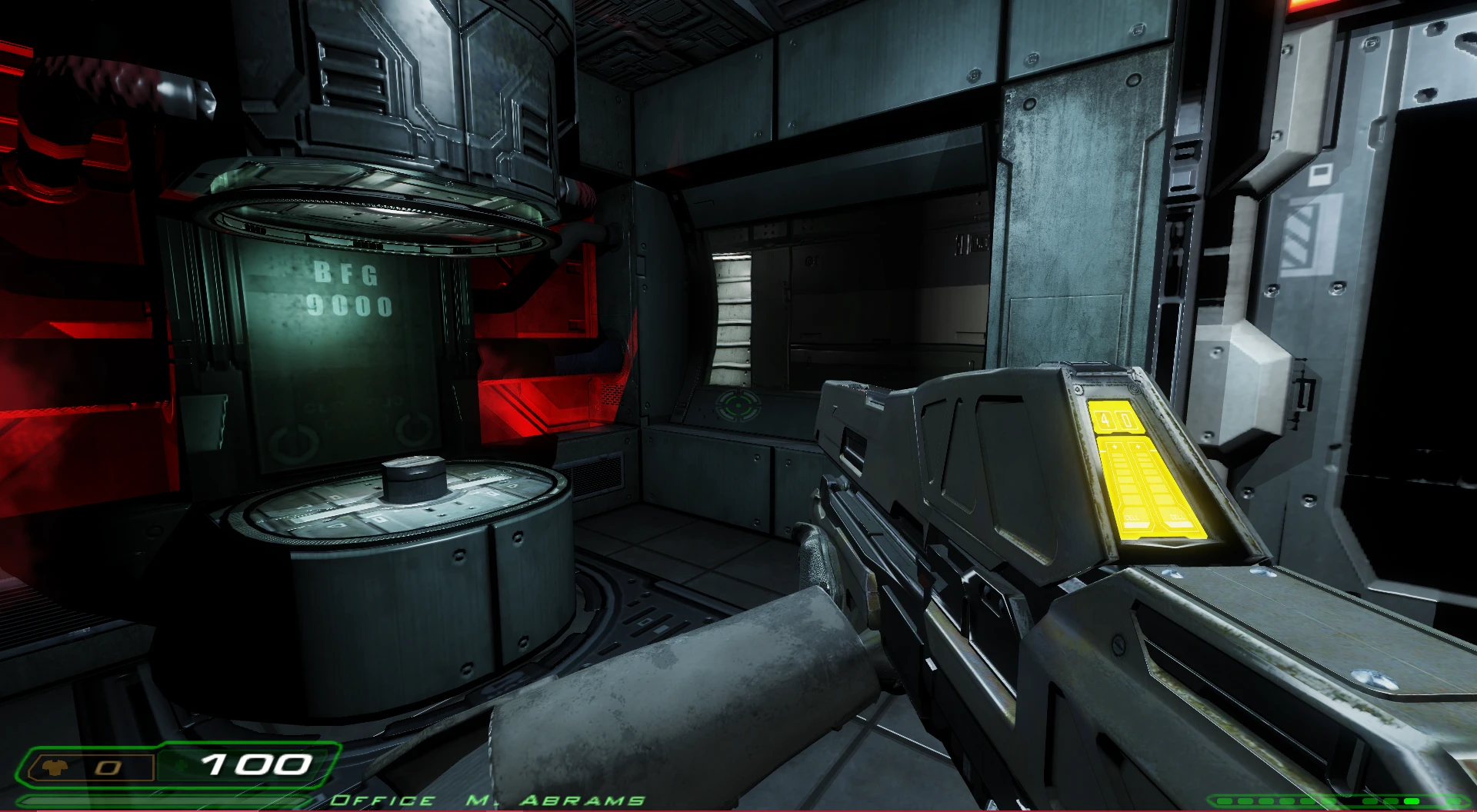This screenshot has height=812, width=1477.
Task: Click the BFG 9000 label on the case
Action: tap(350, 291)
